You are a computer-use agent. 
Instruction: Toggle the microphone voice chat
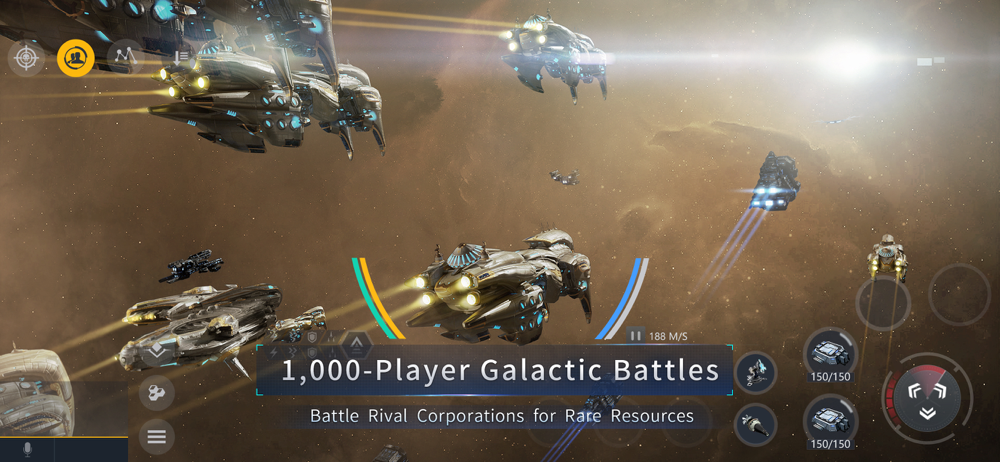(x=27, y=450)
